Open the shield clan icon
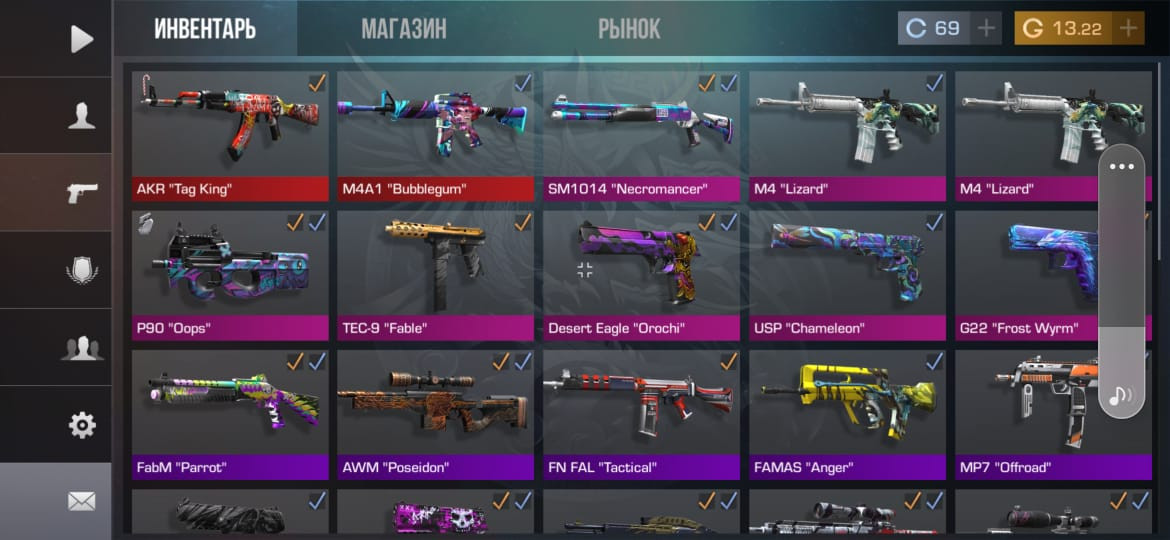Screen dimensions: 1170x540 (81, 271)
